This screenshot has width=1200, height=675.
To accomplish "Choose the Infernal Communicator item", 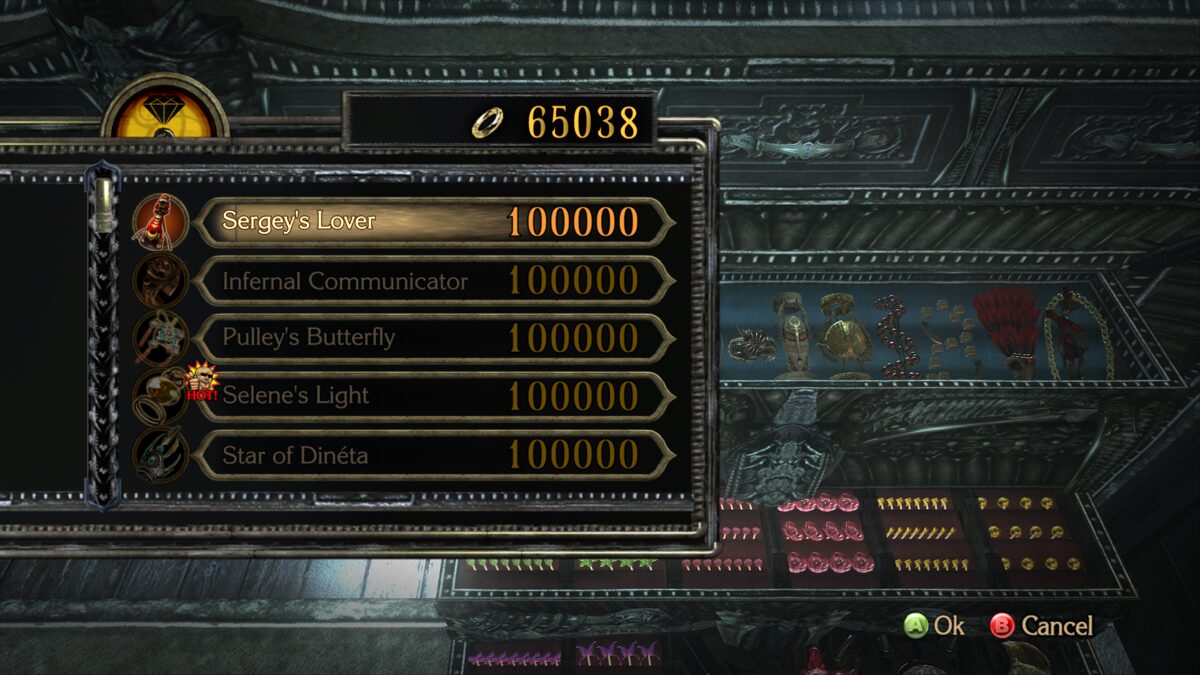I will coord(432,281).
